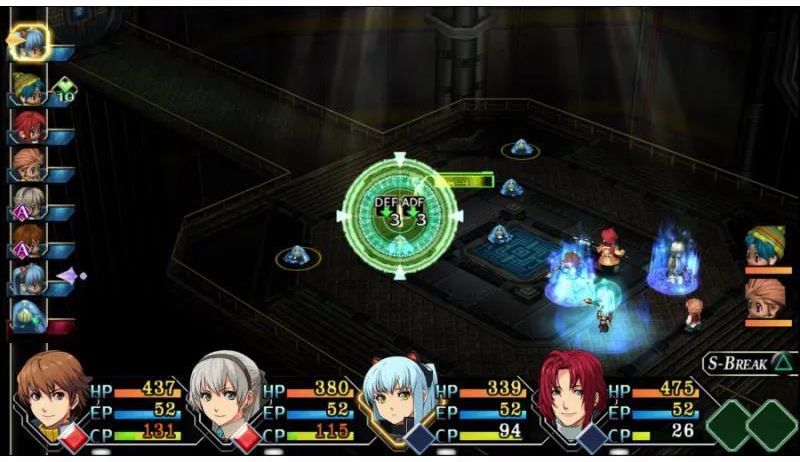Activate the S-Break button
Viewport: 800px width, 462px height.
pyautogui.click(x=744, y=363)
